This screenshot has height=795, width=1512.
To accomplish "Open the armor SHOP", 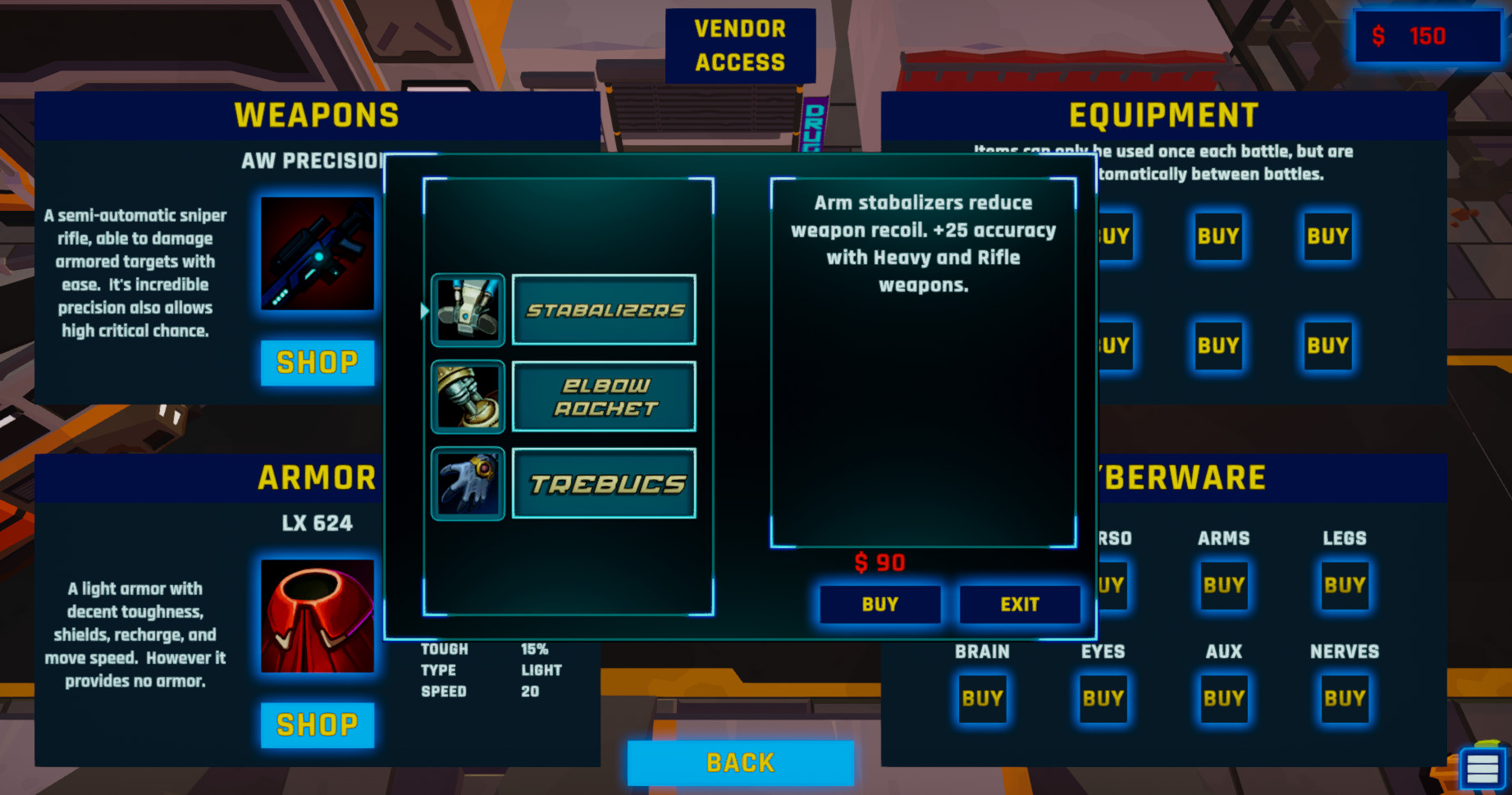I will pyautogui.click(x=317, y=724).
